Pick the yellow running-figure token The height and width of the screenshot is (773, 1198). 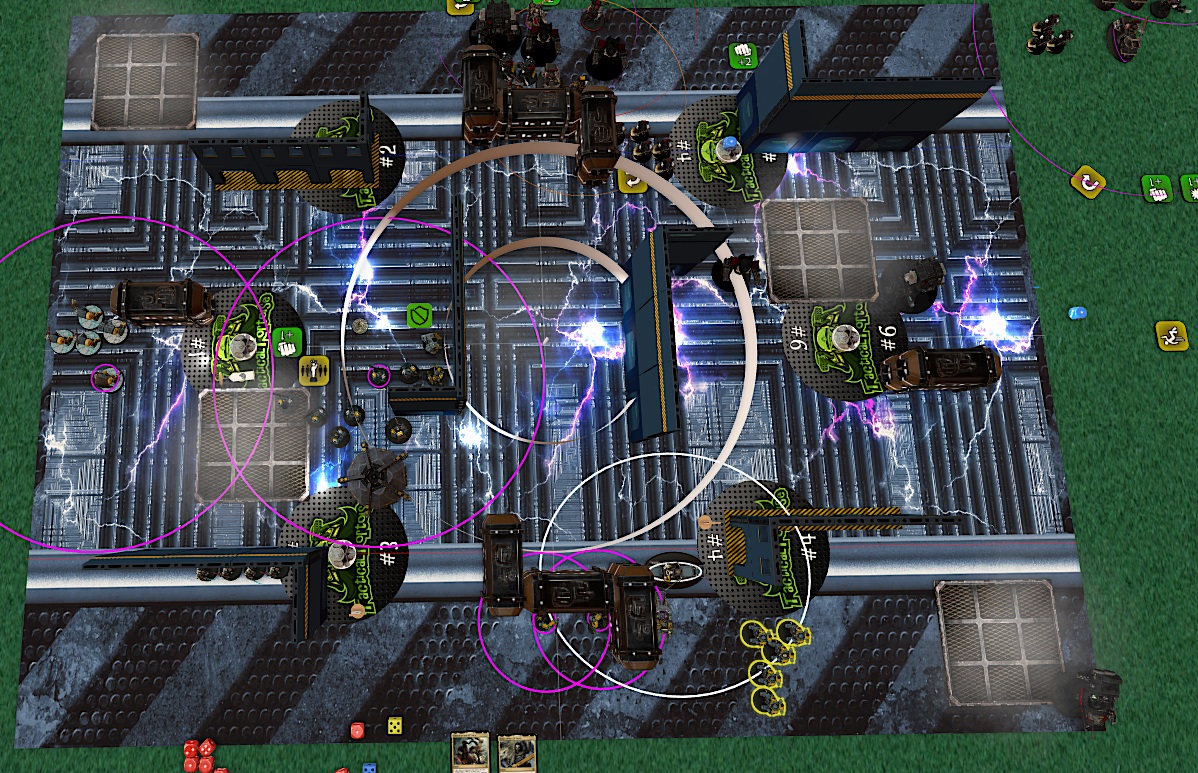(1170, 334)
